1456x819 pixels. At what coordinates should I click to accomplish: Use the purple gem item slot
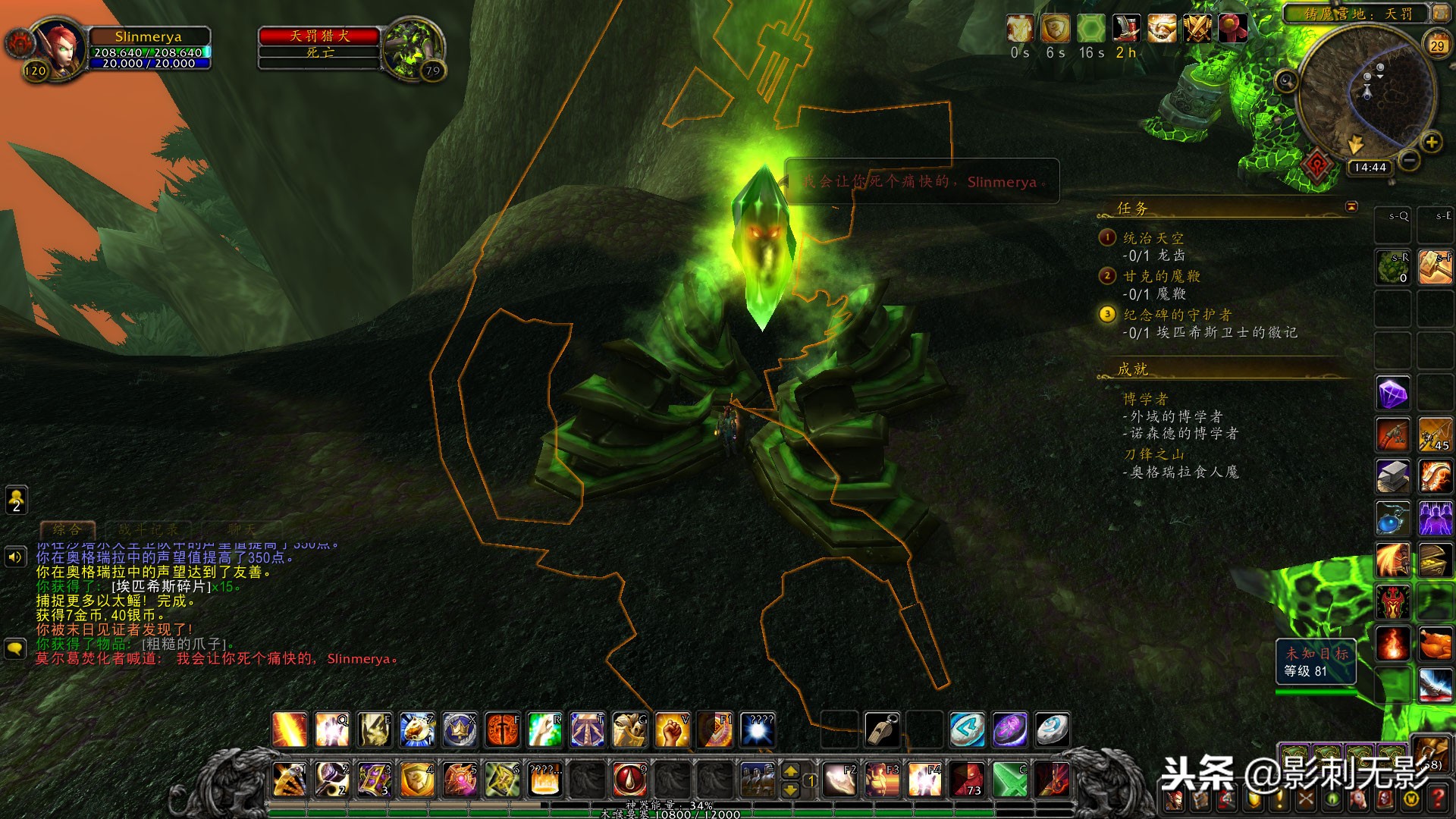point(1393,394)
